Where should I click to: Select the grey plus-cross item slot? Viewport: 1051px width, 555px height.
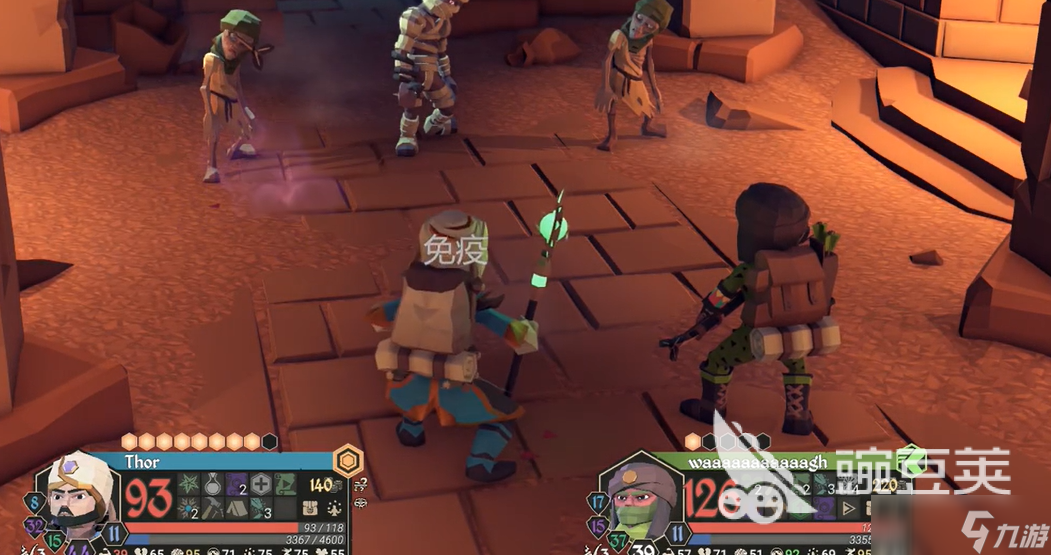click(261, 485)
